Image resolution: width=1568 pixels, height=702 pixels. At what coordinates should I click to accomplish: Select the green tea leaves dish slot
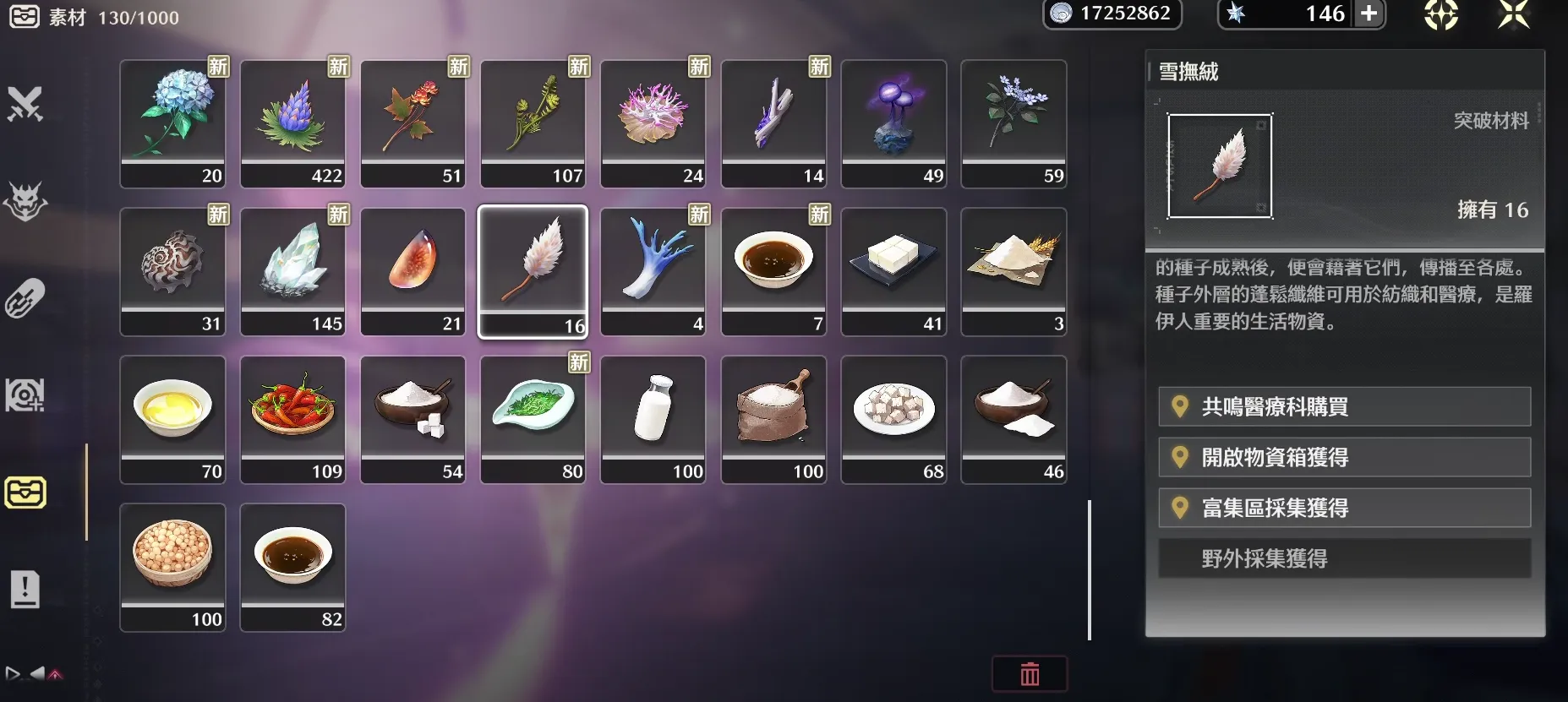point(533,419)
